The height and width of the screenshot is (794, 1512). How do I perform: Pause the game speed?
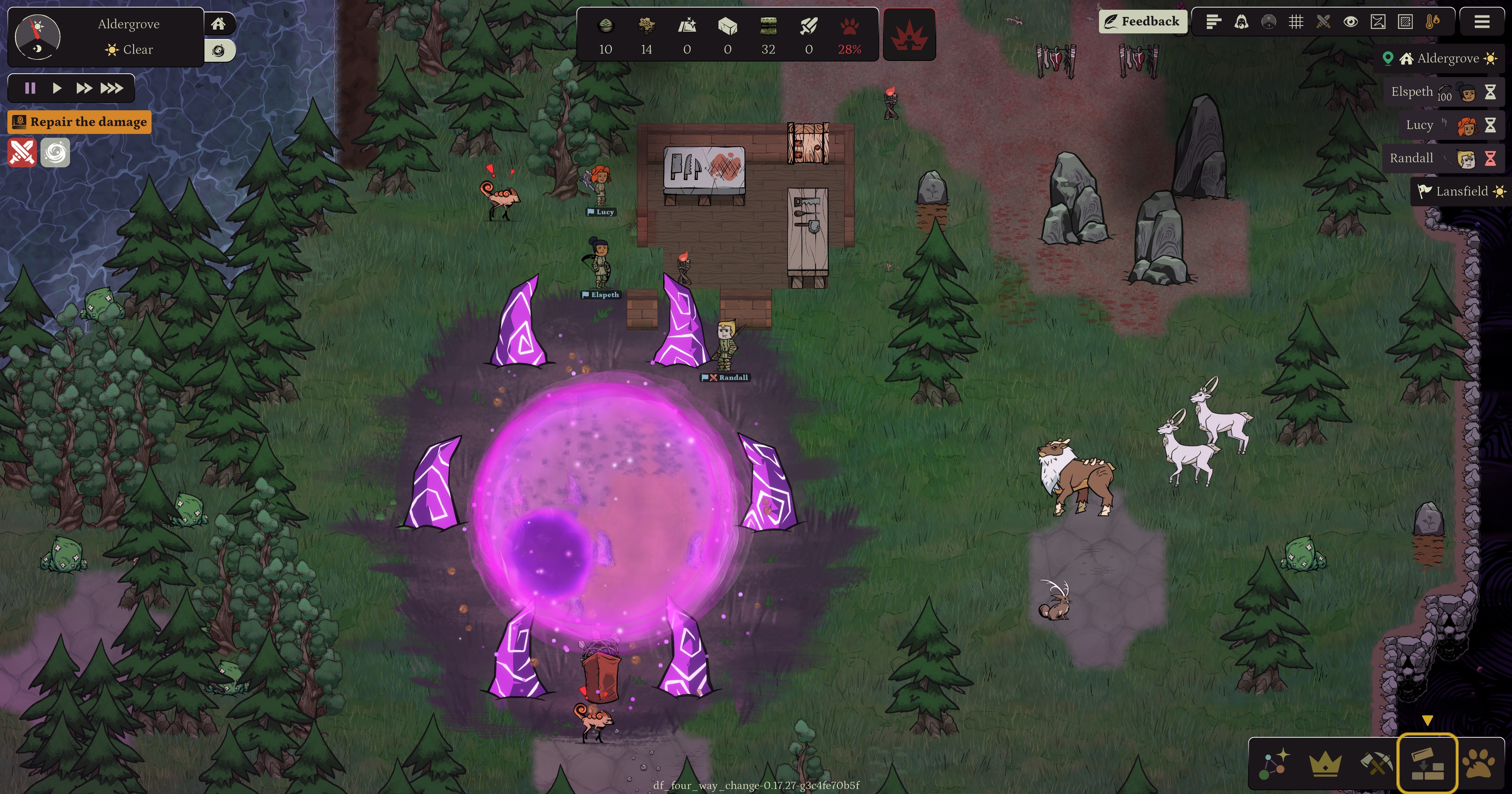tap(30, 88)
